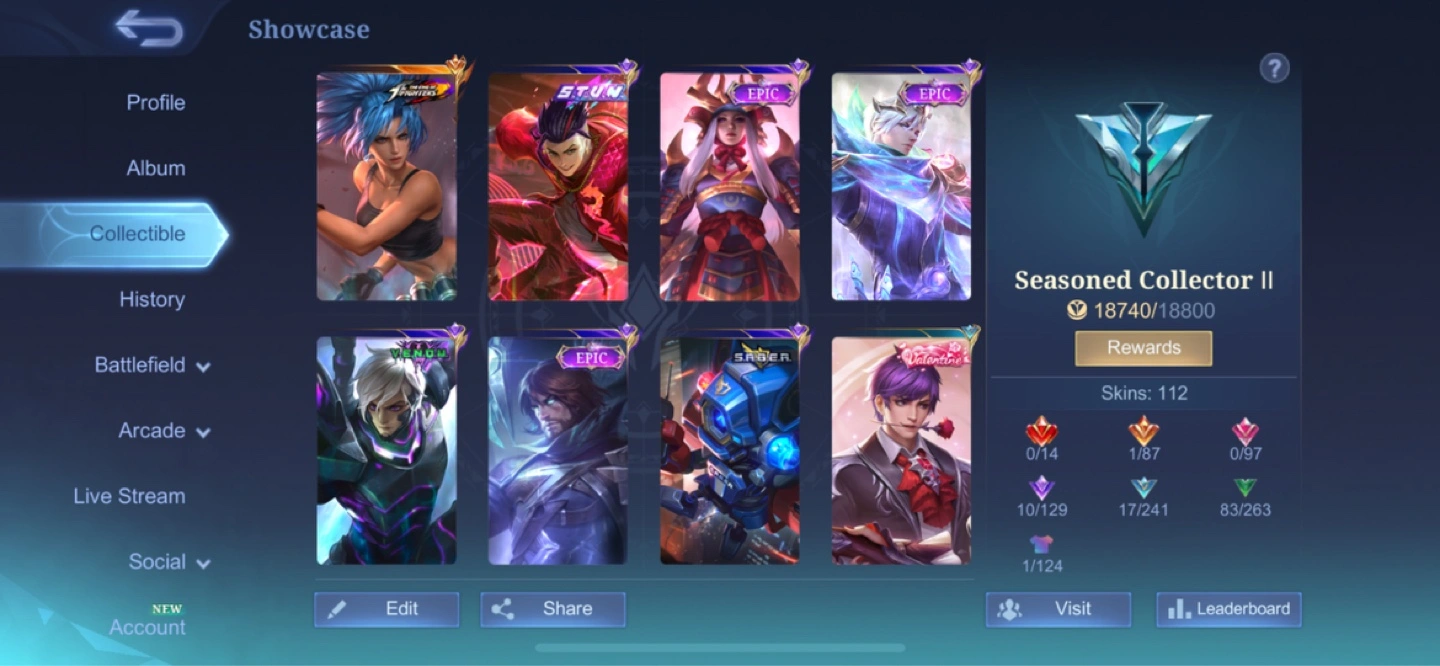
Task: Share the showcase
Action: [x=553, y=609]
